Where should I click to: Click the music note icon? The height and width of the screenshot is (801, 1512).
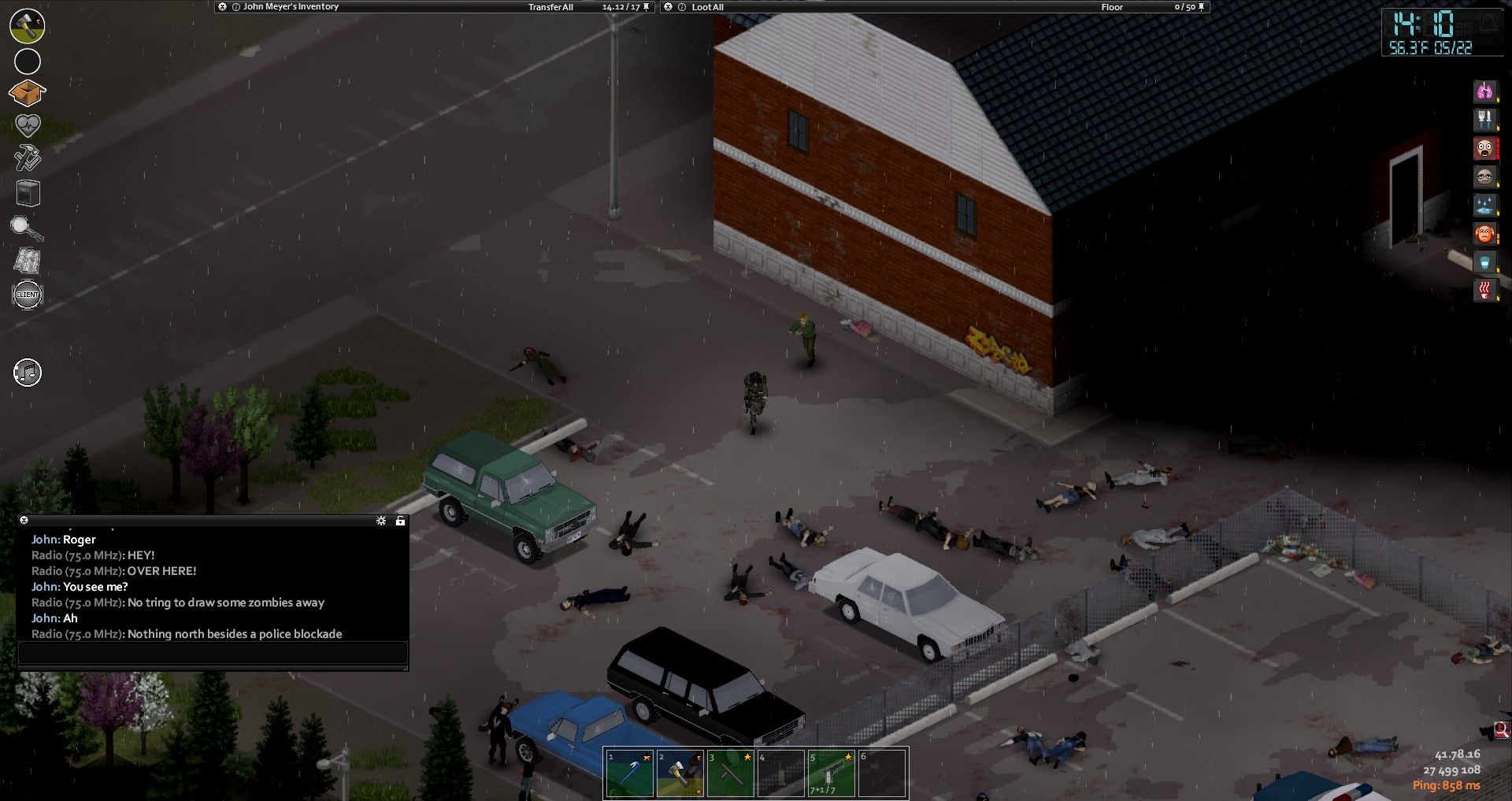point(28,373)
